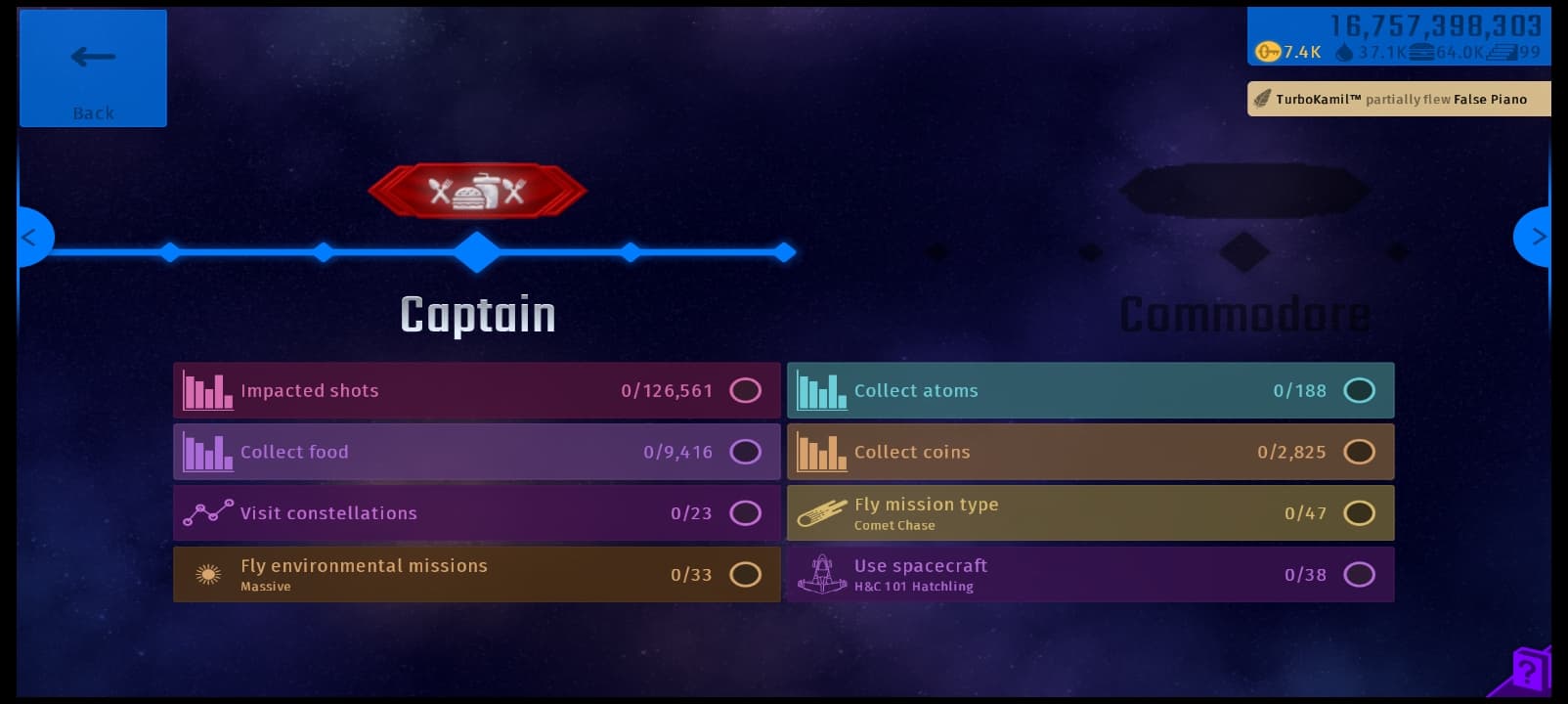Go back using the Back button

(93, 68)
